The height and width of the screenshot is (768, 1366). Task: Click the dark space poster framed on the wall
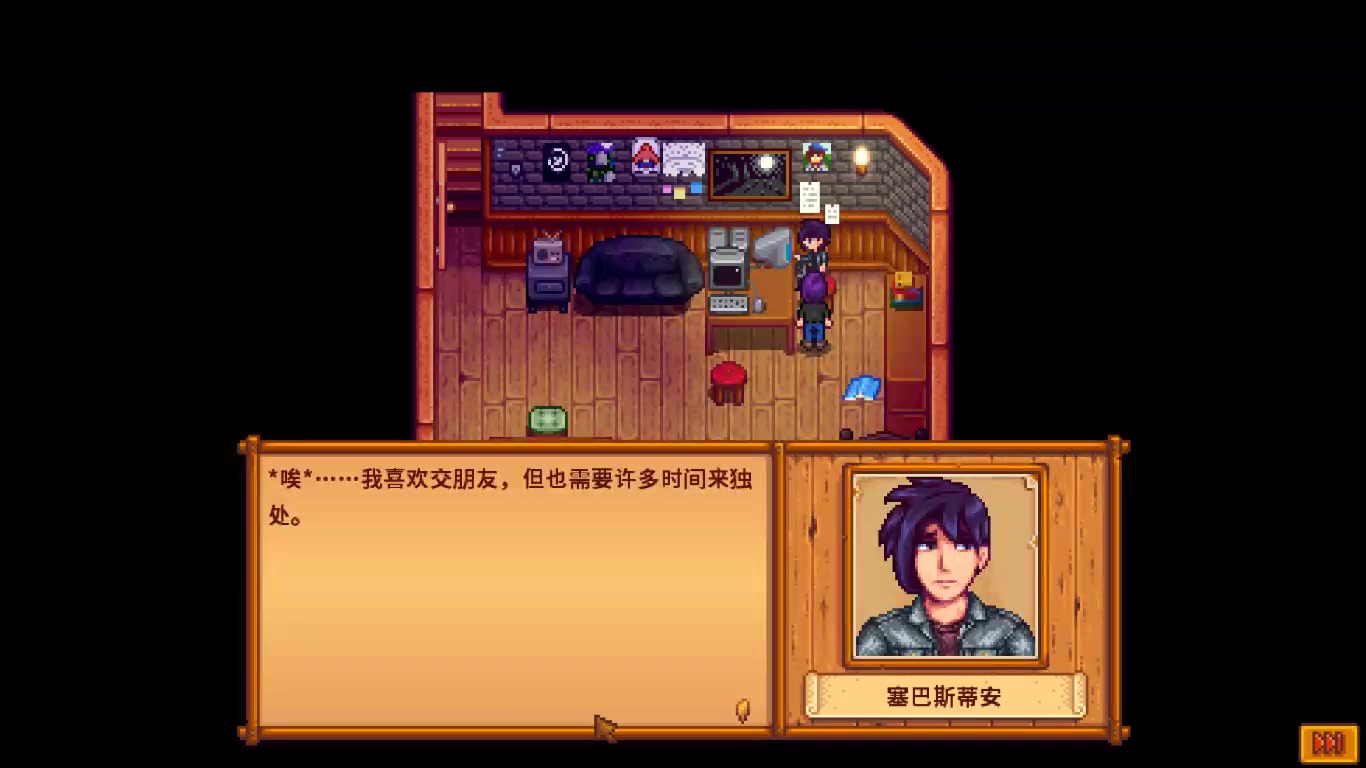click(x=749, y=172)
